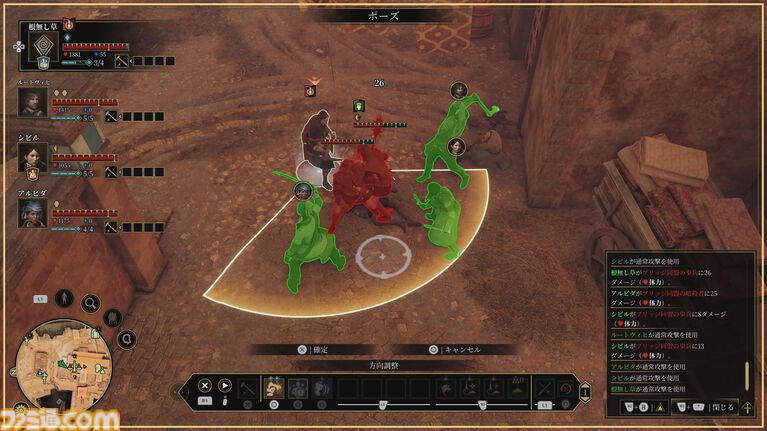Select party member ルートヴィヒ's portrait
This screenshot has width=767, height=431.
(32, 103)
